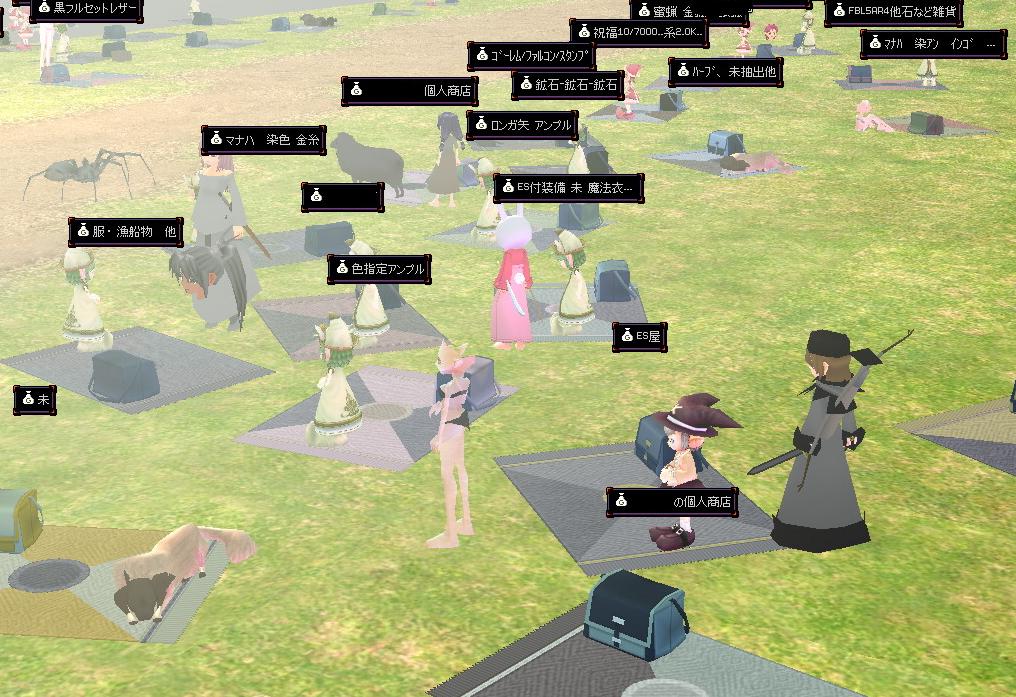Image resolution: width=1016 pixels, height=697 pixels.
Task: Open the 鉱石-鉱石-鉱石 shop label
Action: click(568, 86)
